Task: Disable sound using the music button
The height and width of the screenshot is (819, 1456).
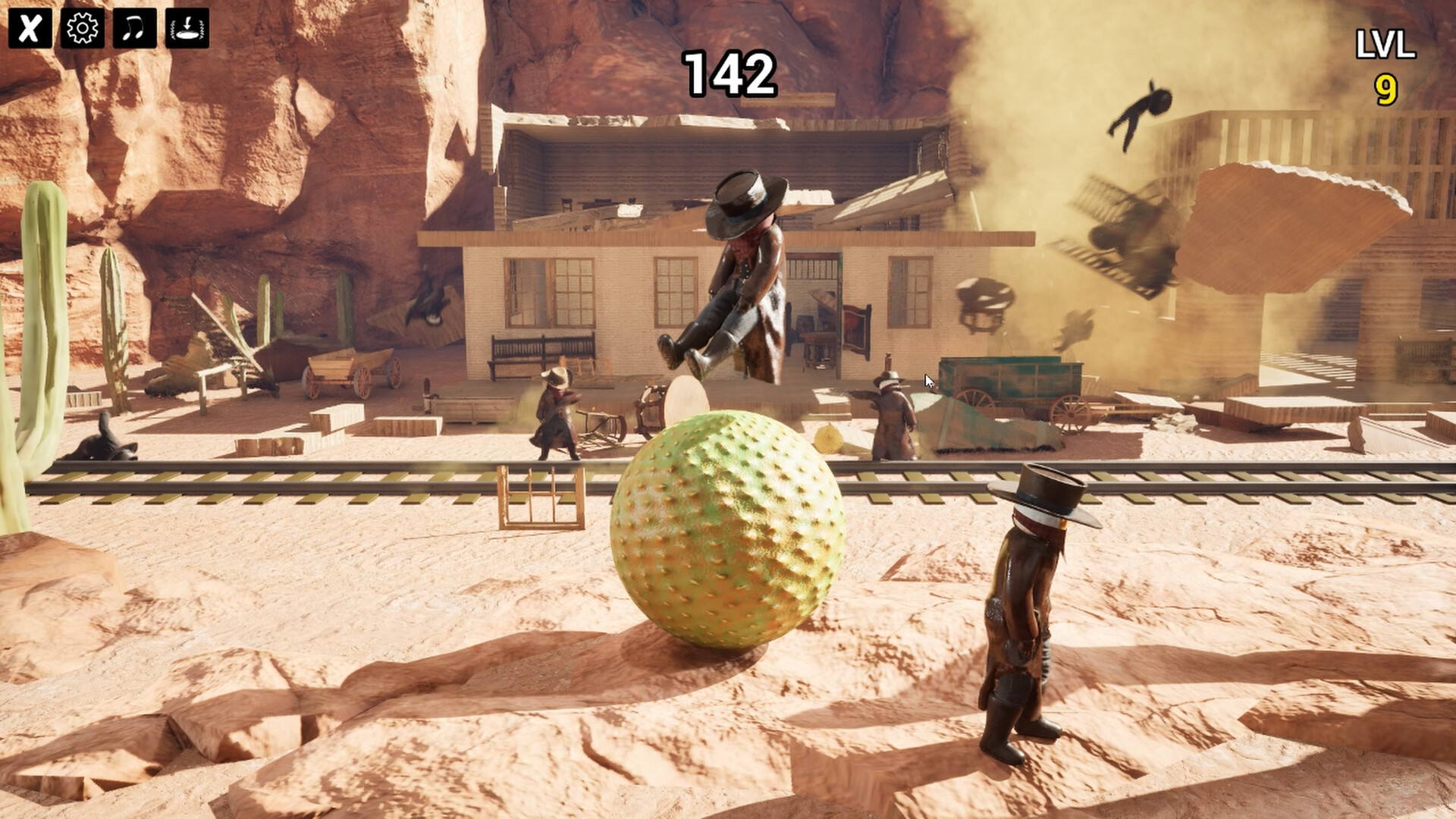Action: (133, 28)
